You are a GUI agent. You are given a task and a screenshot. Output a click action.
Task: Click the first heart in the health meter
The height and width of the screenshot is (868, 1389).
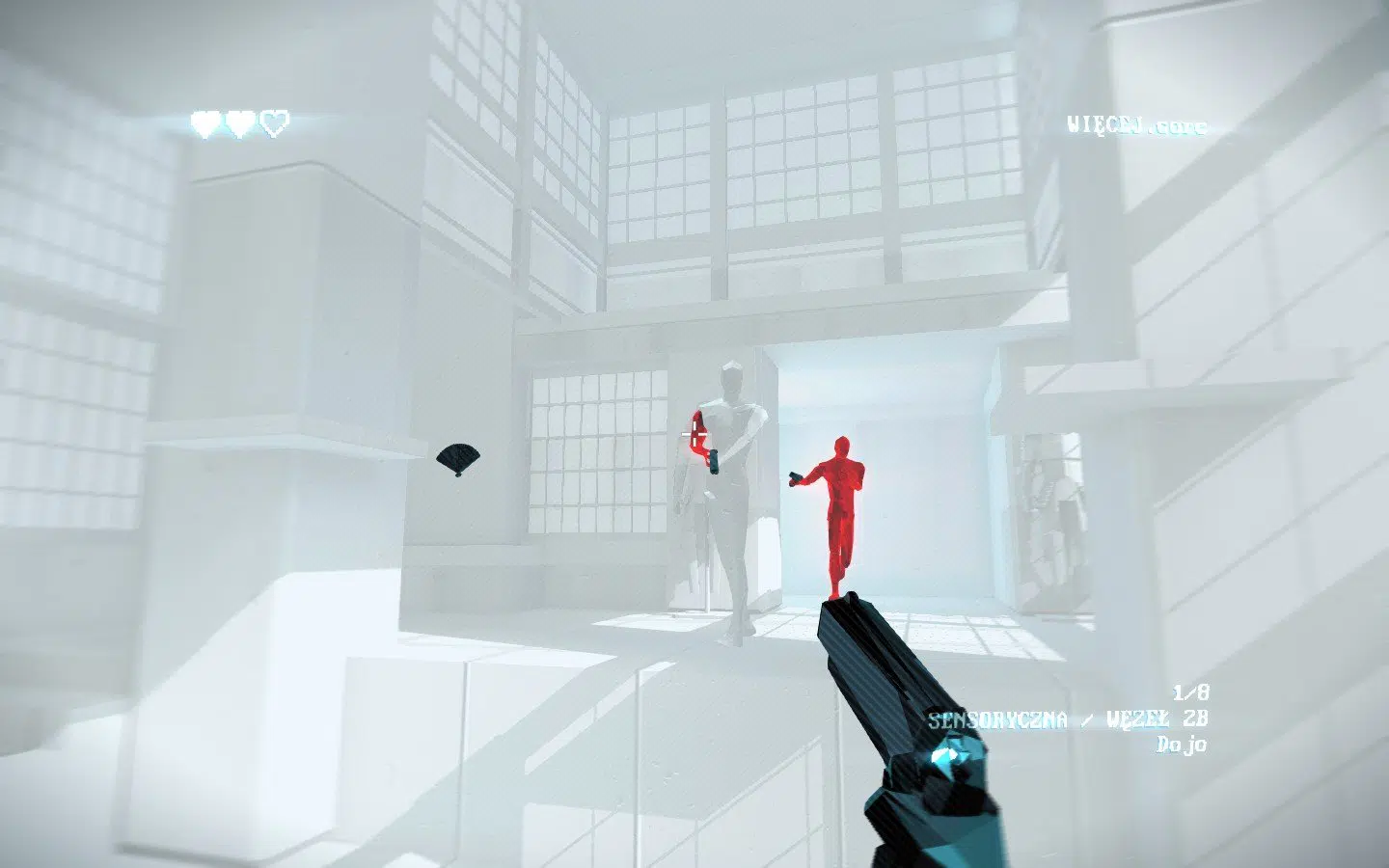pos(203,123)
